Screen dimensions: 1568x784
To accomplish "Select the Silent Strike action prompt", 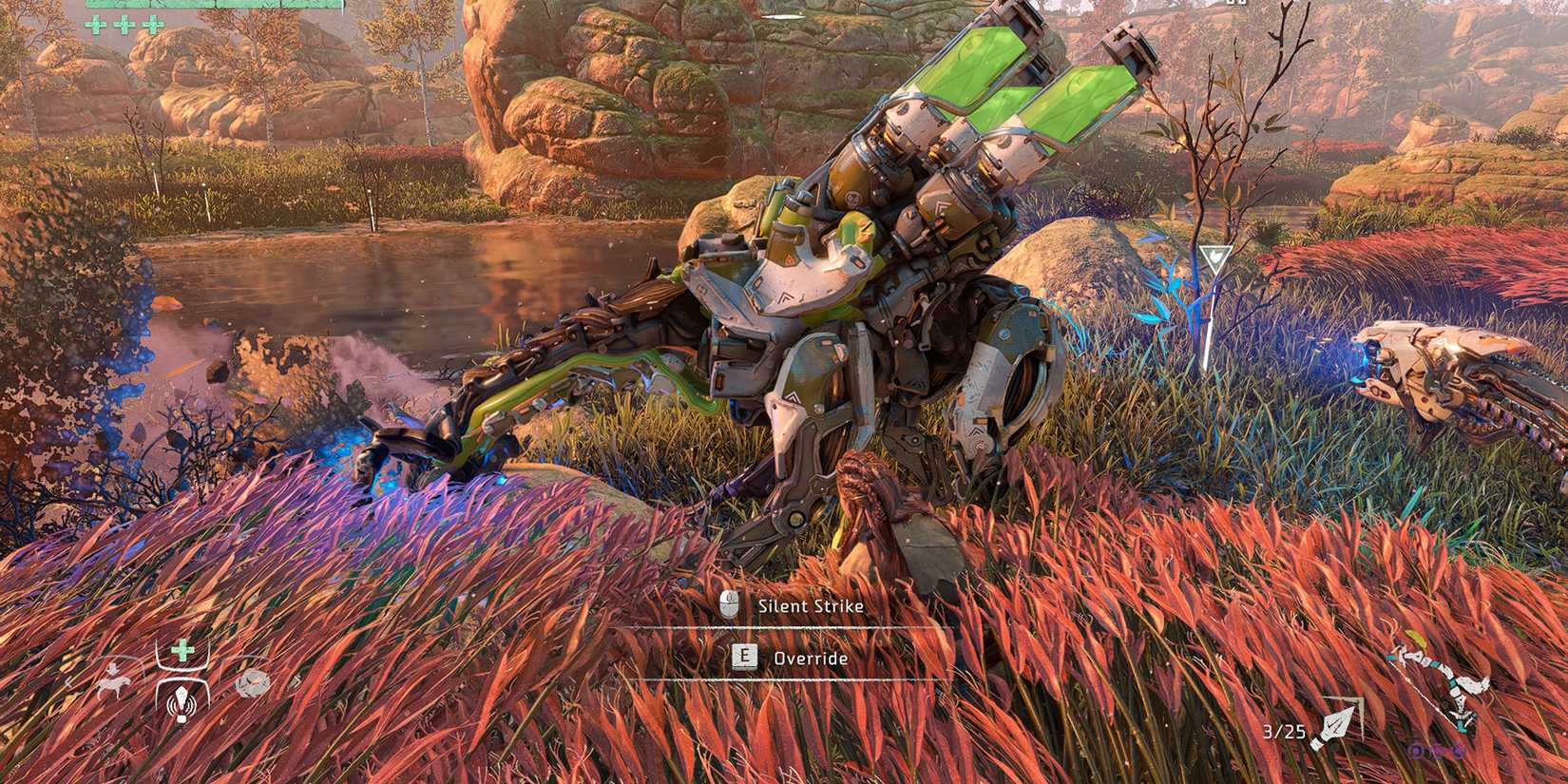I will (808, 604).
